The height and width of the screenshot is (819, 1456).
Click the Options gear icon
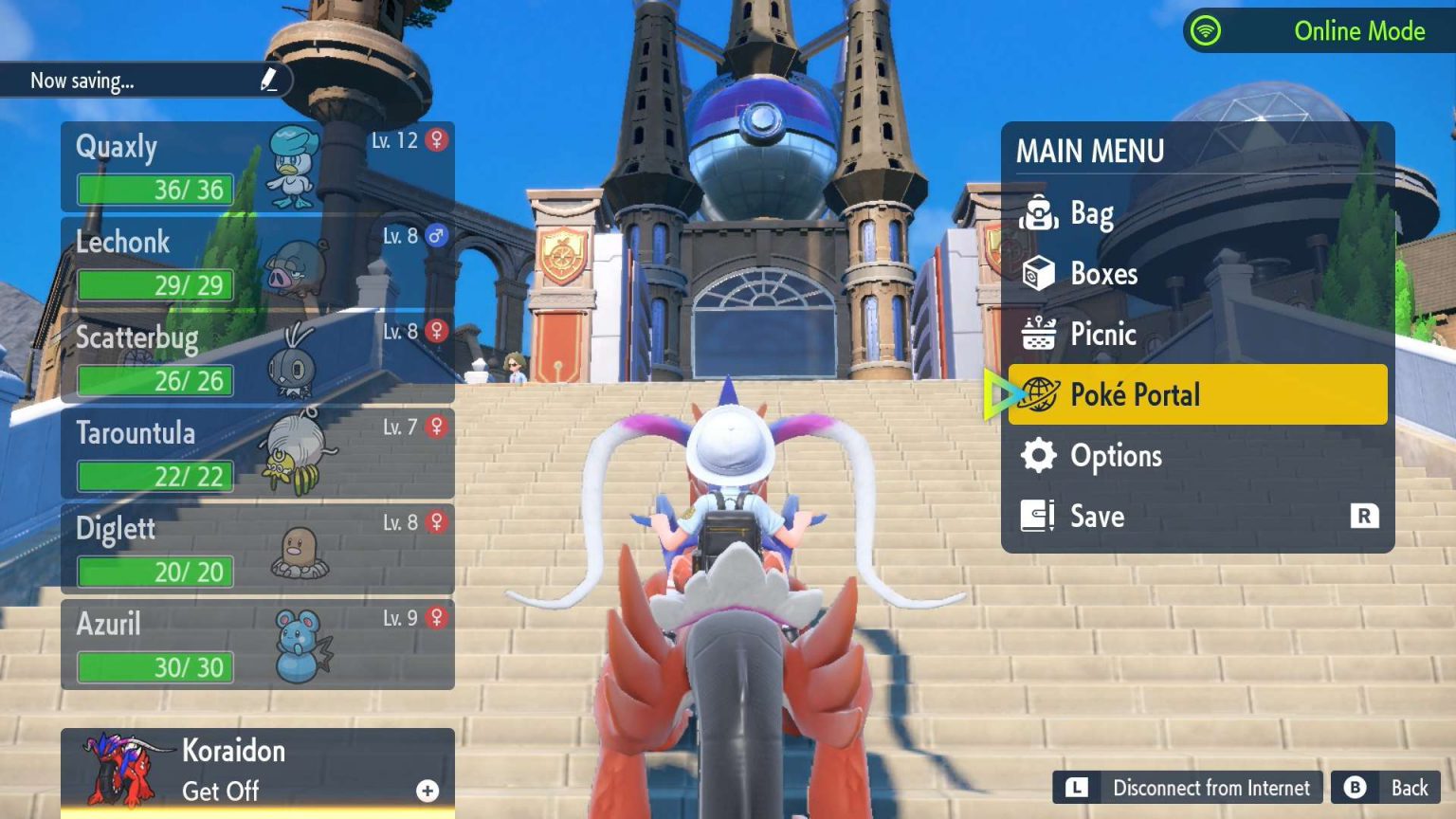point(1040,456)
